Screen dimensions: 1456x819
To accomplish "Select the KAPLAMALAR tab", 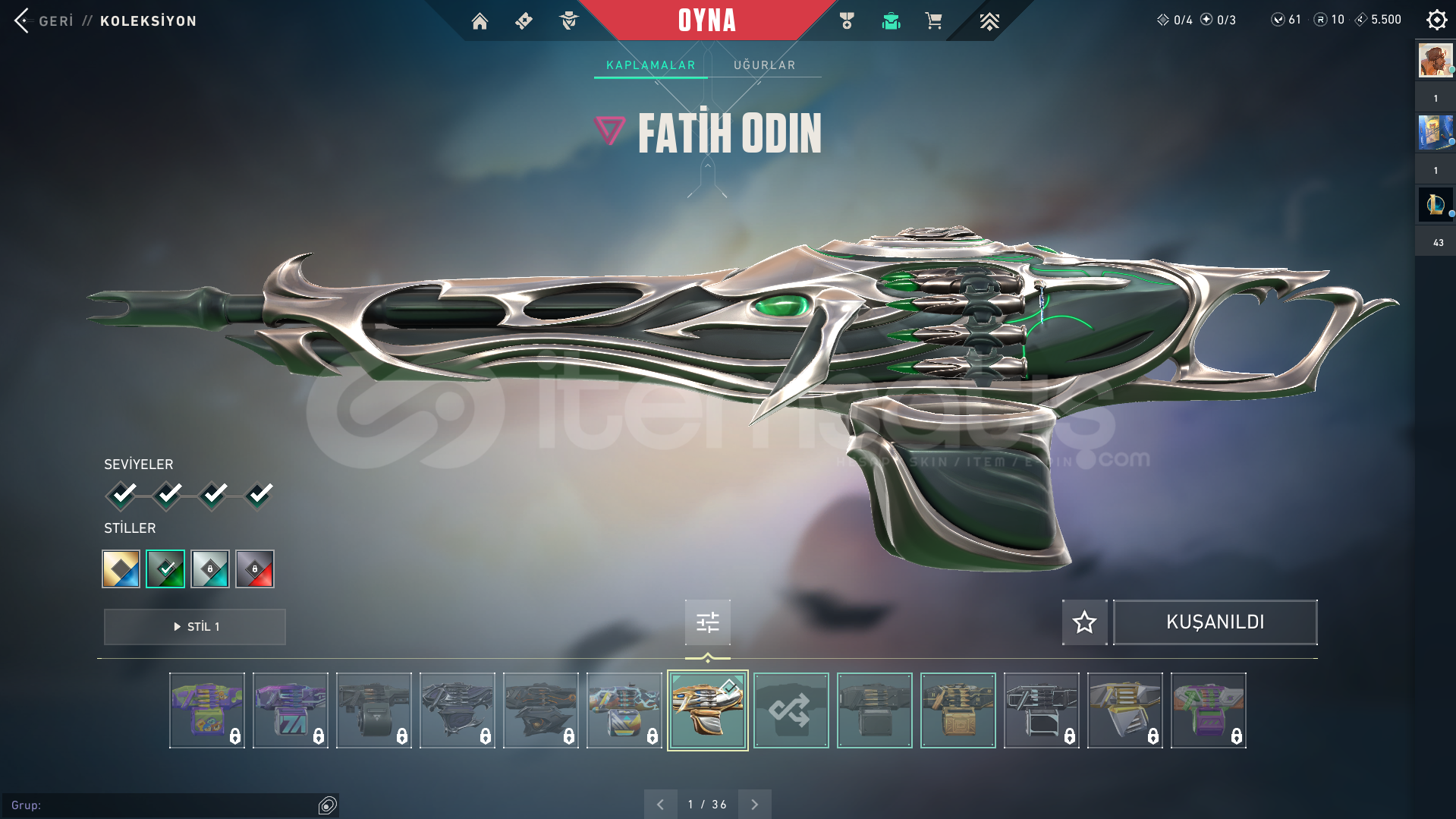I will (x=650, y=65).
